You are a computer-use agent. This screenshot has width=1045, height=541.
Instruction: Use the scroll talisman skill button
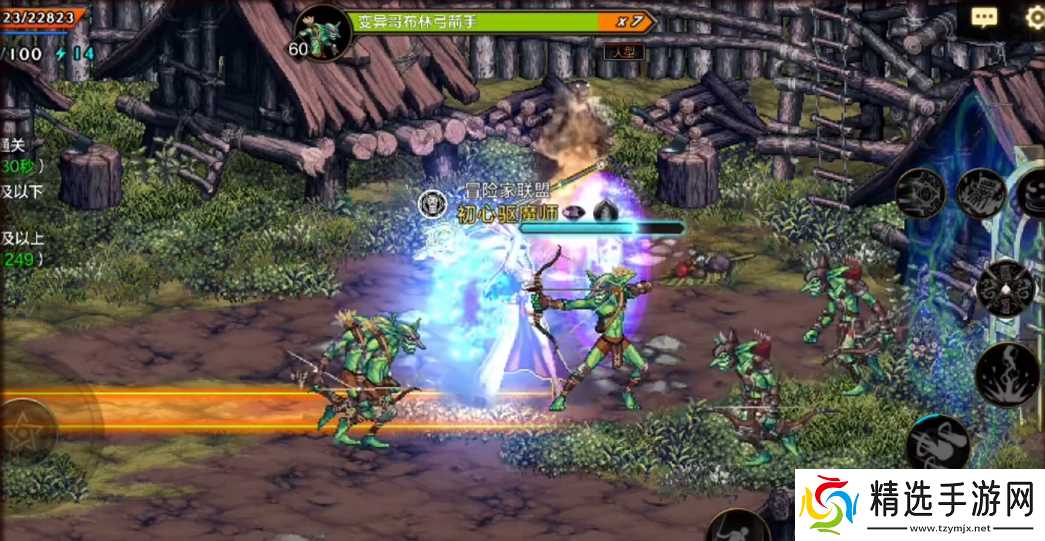980,192
